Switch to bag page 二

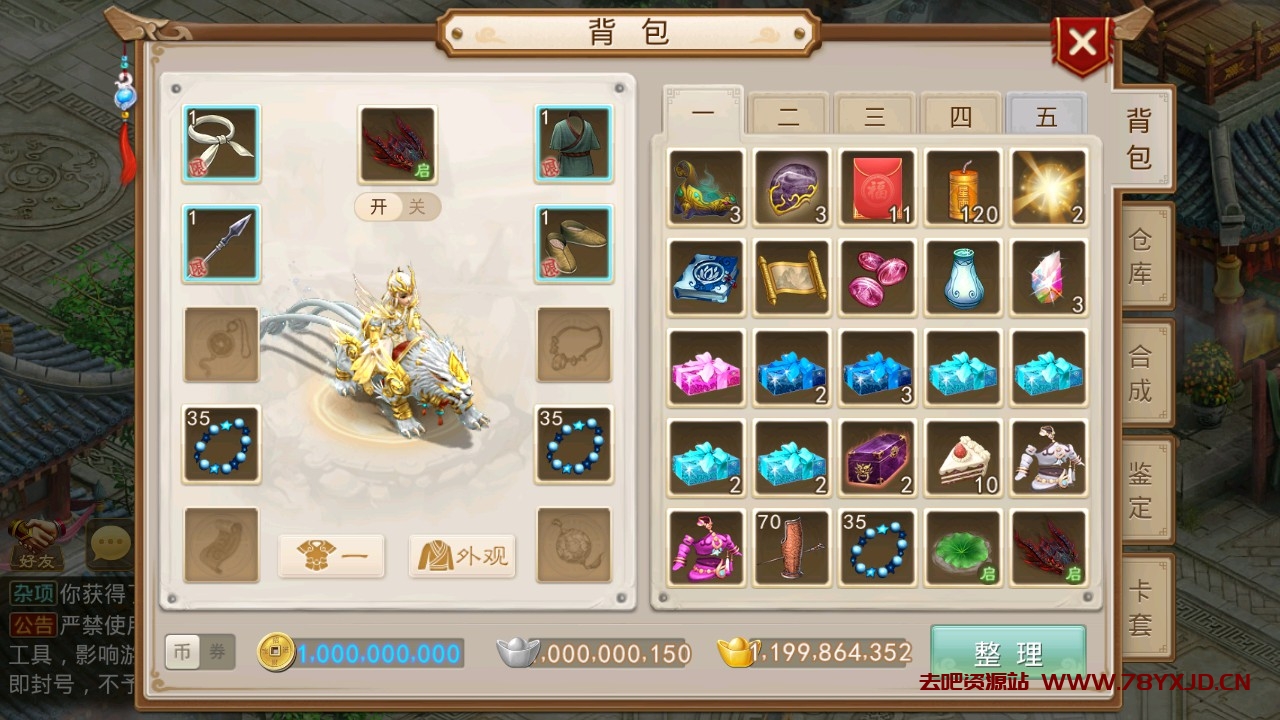point(788,116)
